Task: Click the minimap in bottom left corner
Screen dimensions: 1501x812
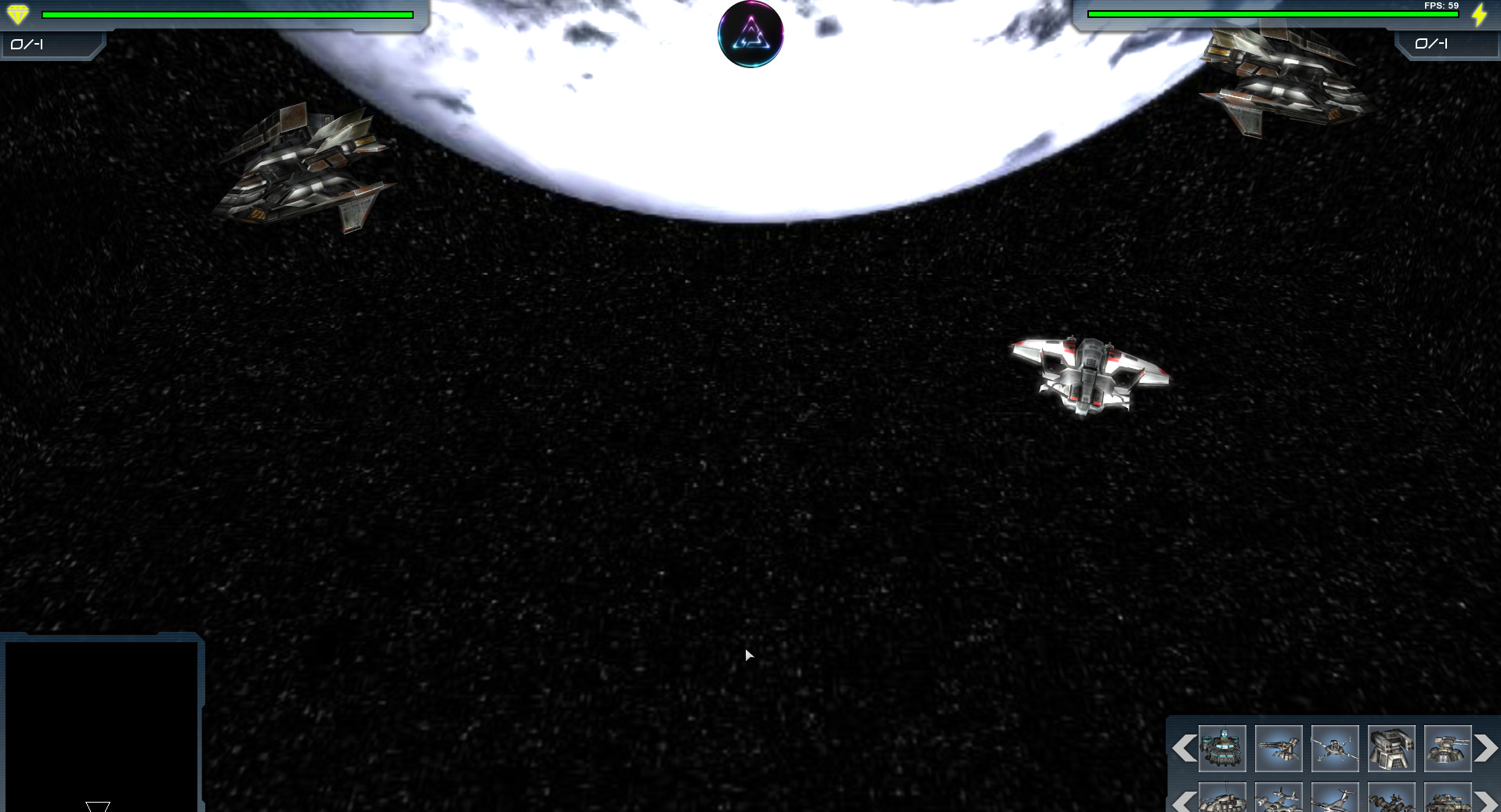Action: (x=102, y=724)
